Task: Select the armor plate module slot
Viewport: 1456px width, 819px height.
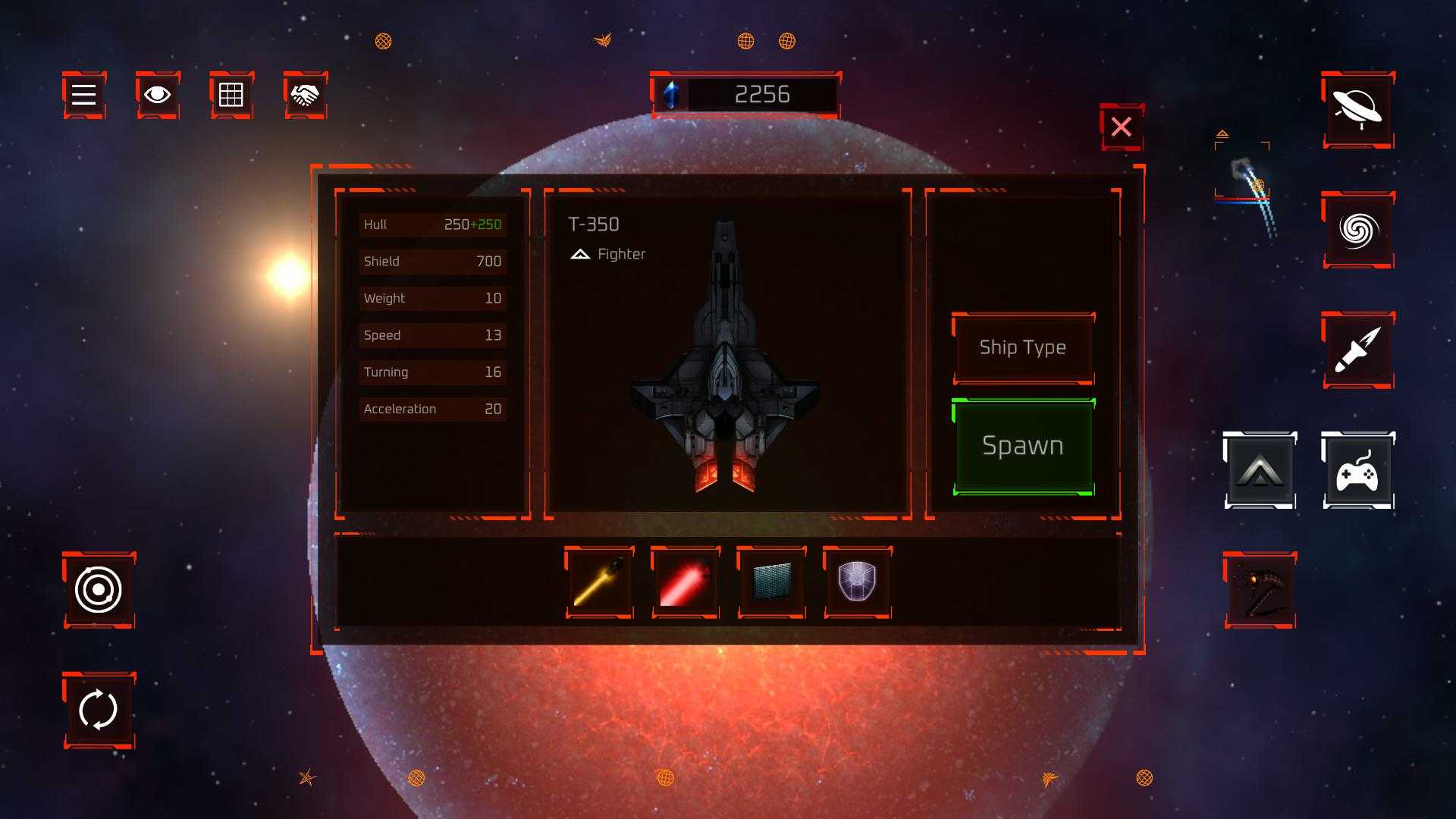Action: 771,582
